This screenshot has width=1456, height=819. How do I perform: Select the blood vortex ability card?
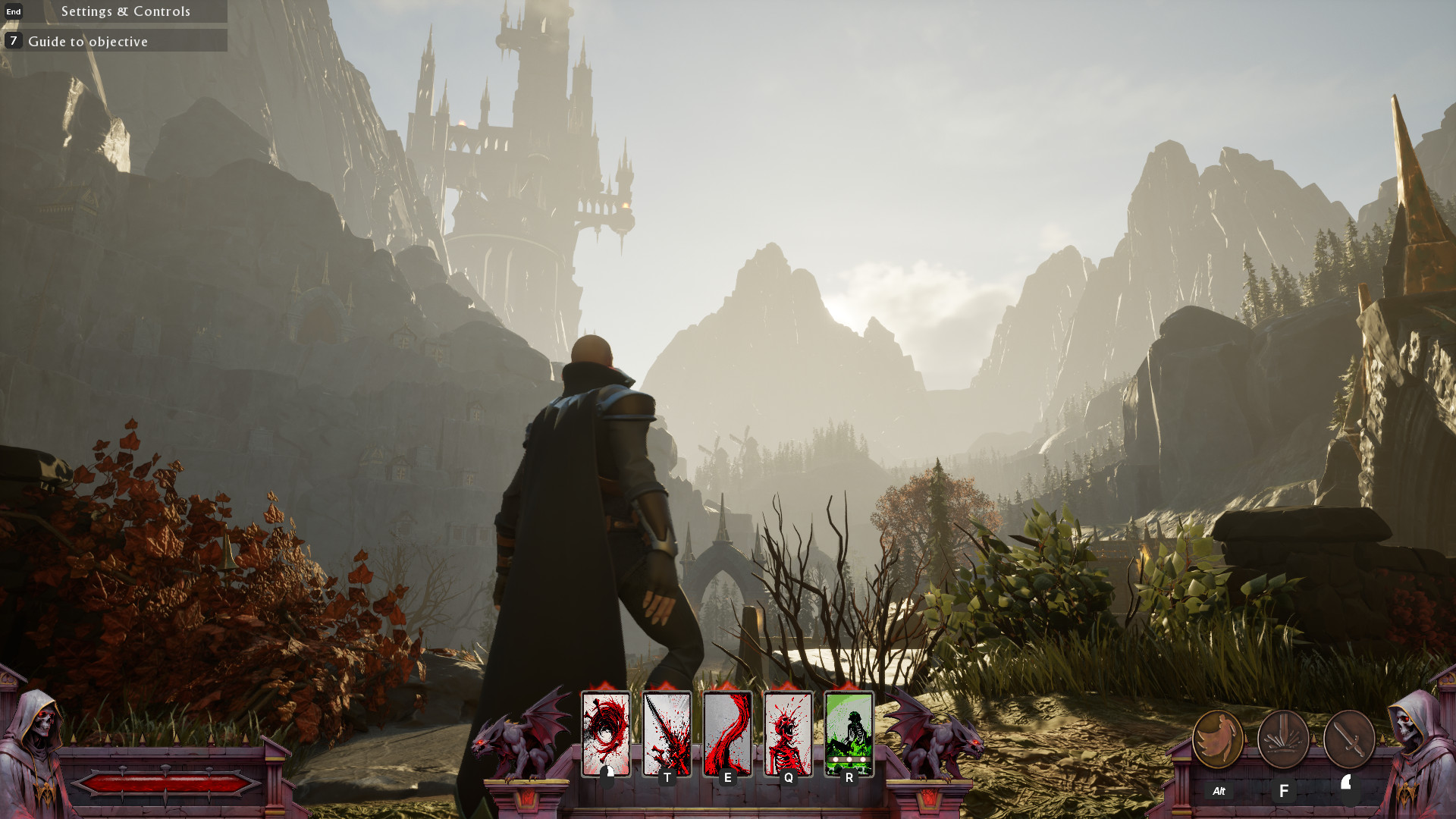pyautogui.click(x=606, y=733)
